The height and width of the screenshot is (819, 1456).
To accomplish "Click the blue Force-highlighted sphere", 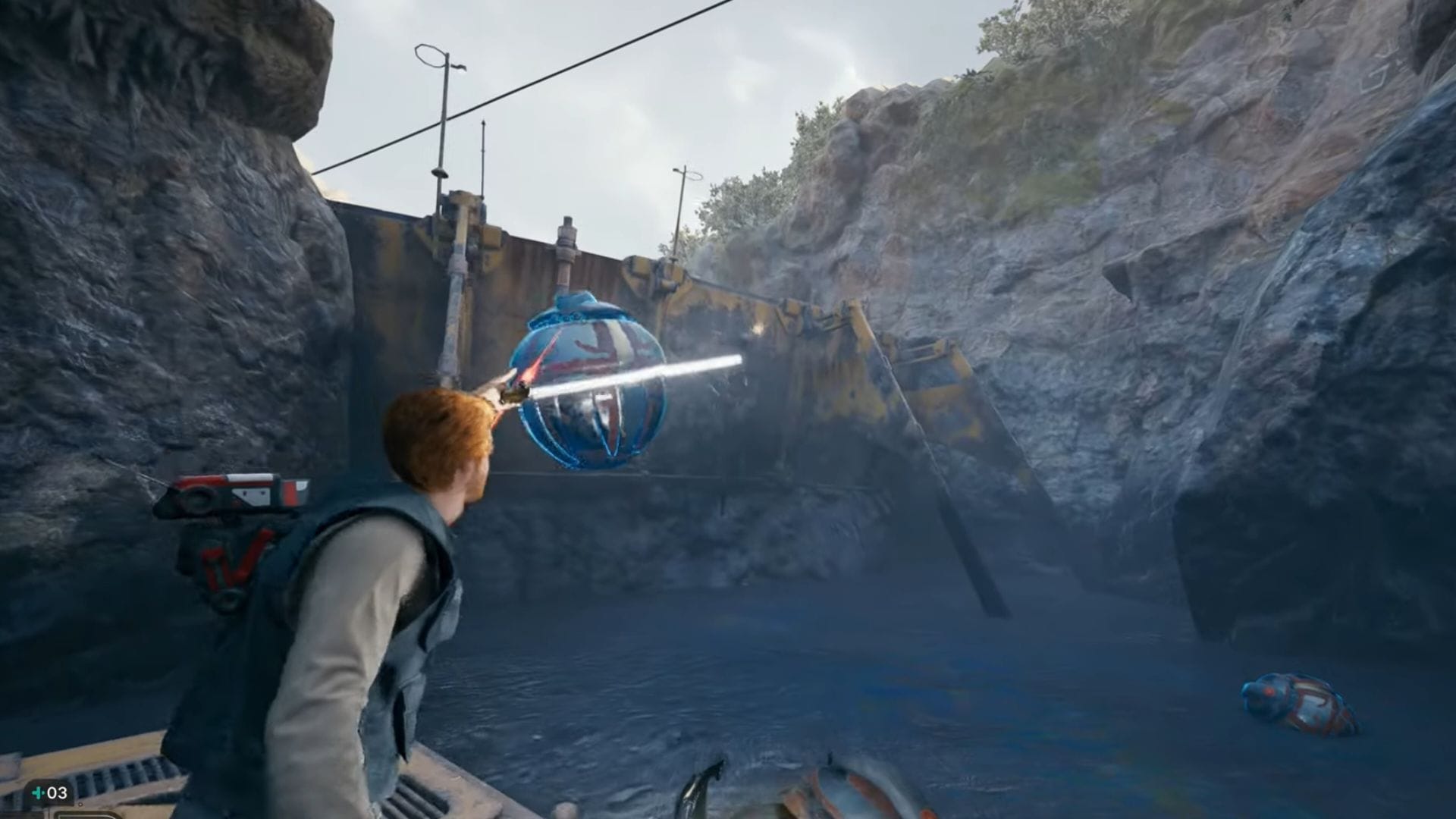I will coord(588,379).
